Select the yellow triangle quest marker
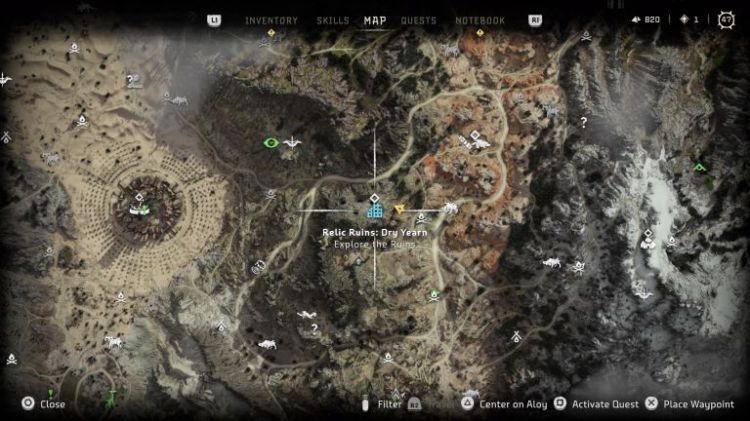The width and height of the screenshot is (750, 421). [400, 209]
